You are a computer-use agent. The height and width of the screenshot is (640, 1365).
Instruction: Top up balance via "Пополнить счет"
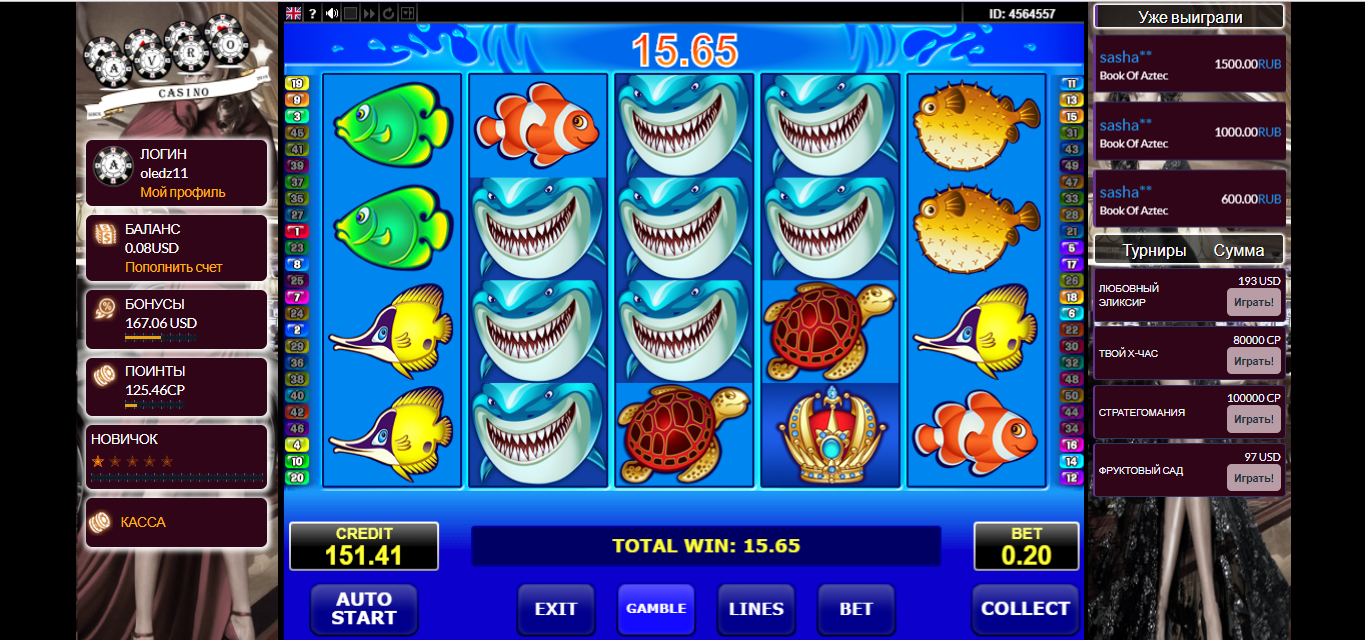(174, 267)
